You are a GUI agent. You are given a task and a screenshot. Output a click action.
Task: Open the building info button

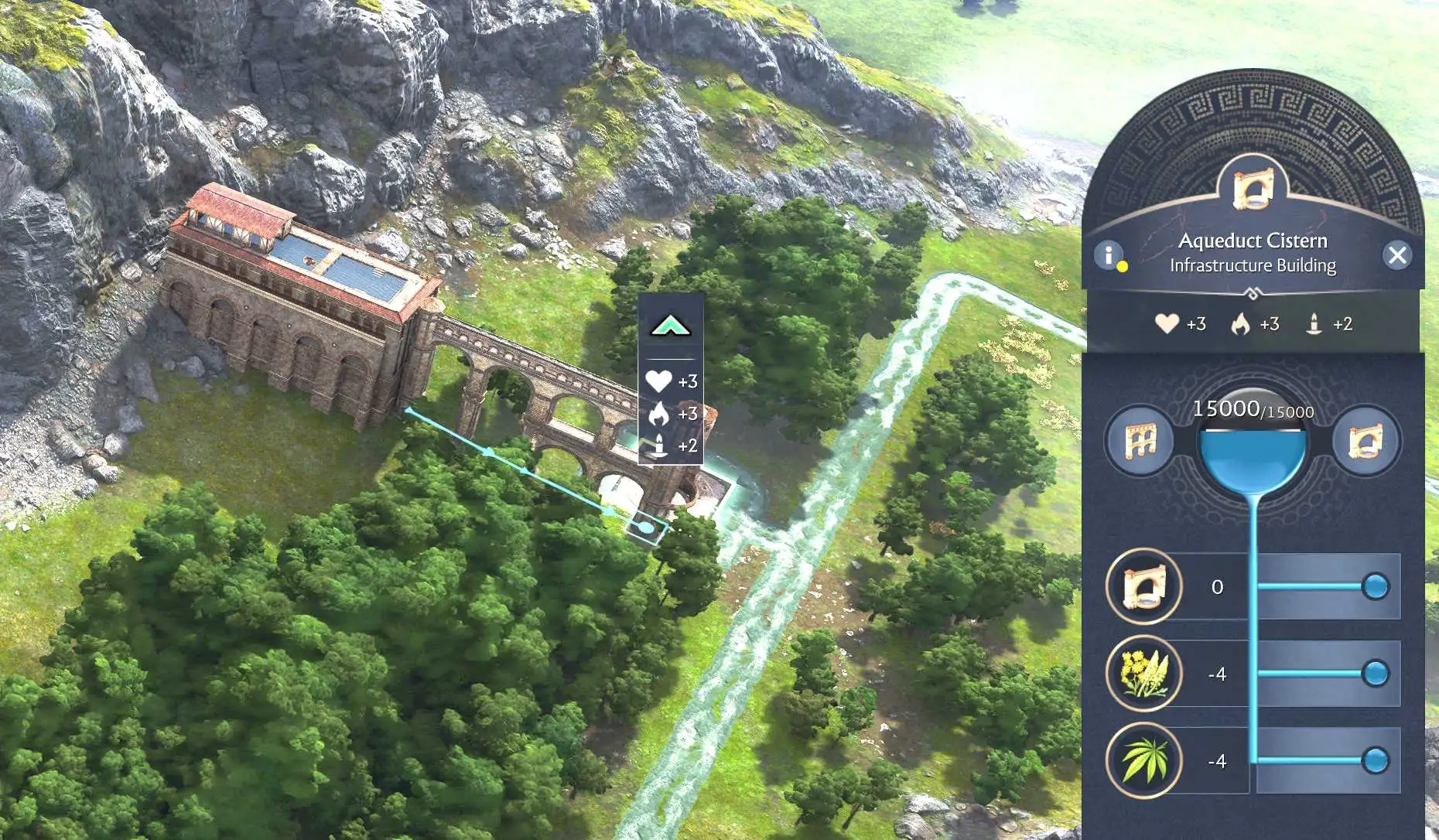(x=1109, y=255)
